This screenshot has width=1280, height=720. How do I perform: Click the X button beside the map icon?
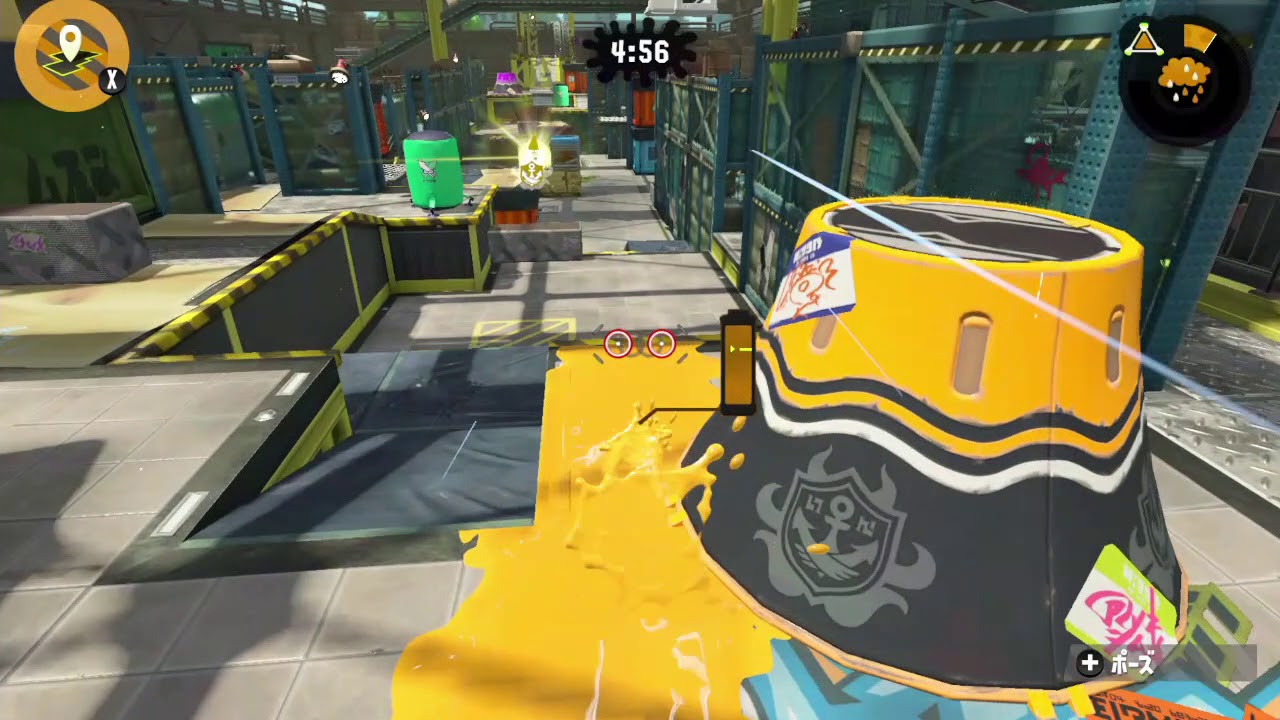pyautogui.click(x=113, y=80)
